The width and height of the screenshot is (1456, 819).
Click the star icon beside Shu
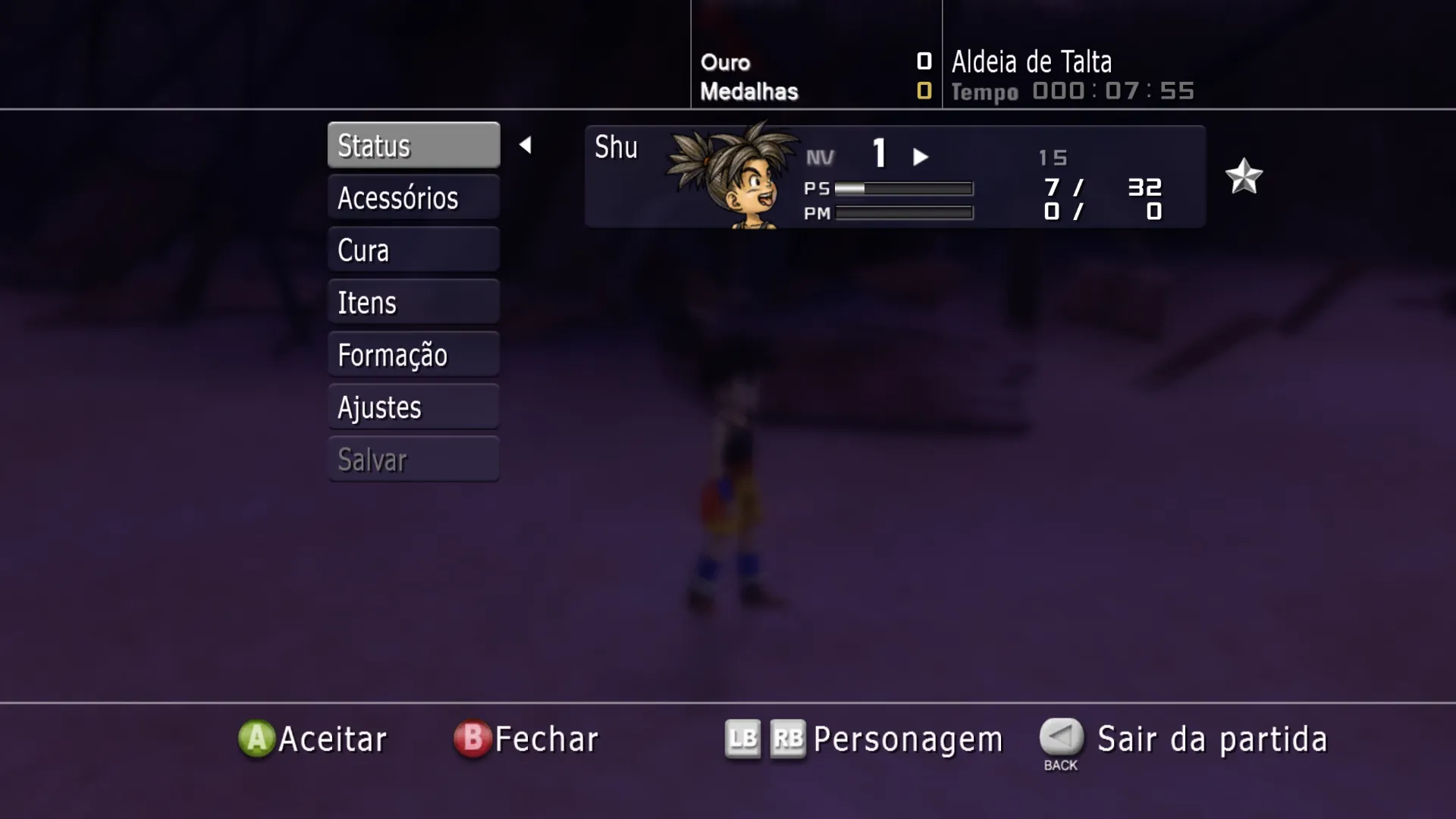click(1244, 177)
